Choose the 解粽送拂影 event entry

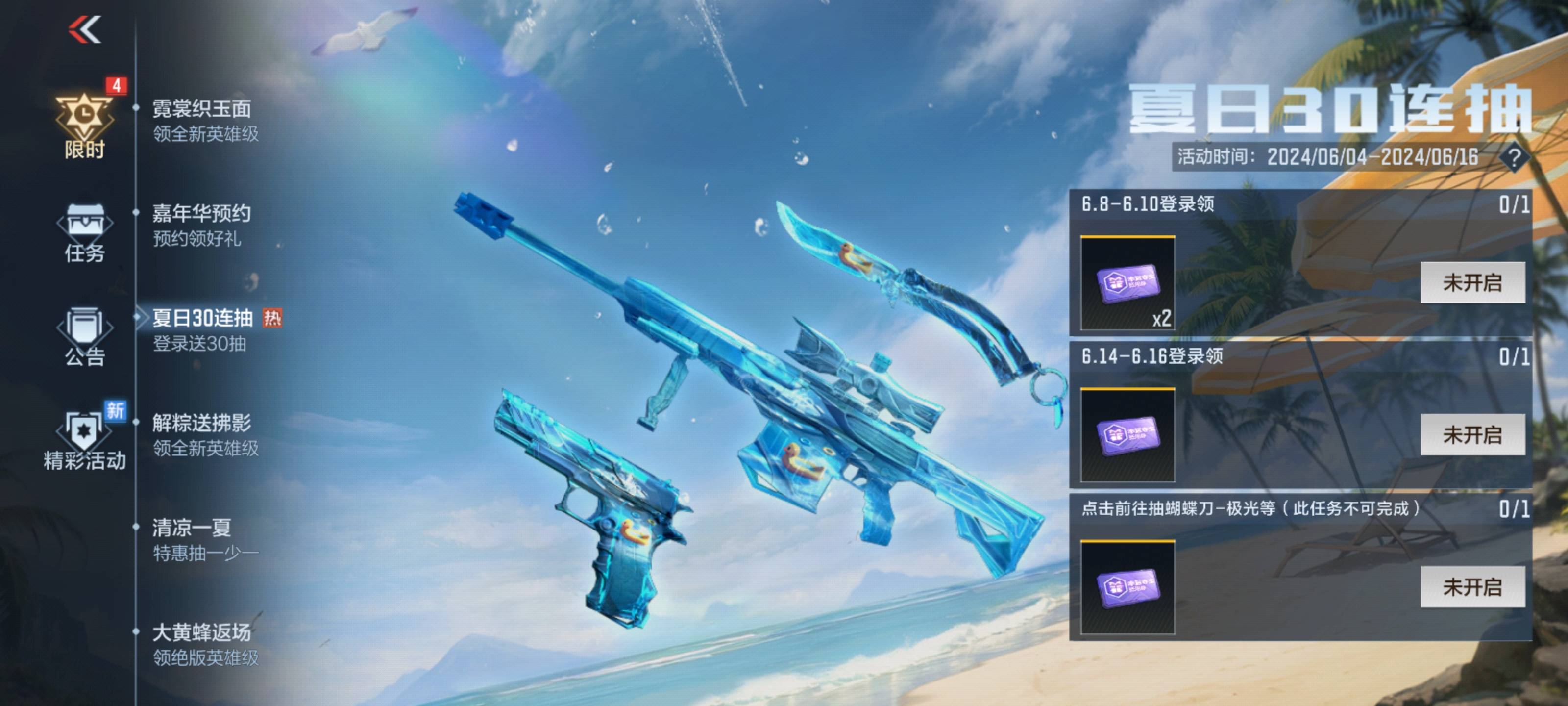click(x=205, y=435)
